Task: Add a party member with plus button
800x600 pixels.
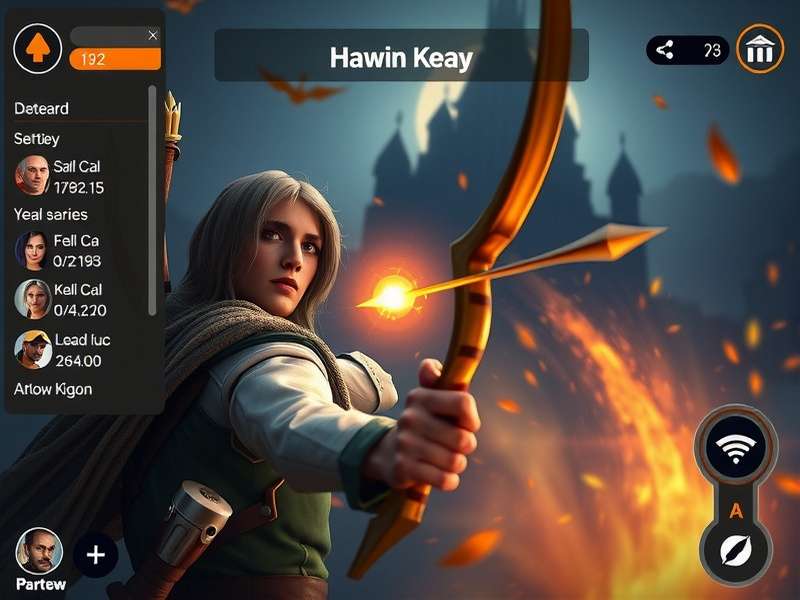Action: coord(96,555)
